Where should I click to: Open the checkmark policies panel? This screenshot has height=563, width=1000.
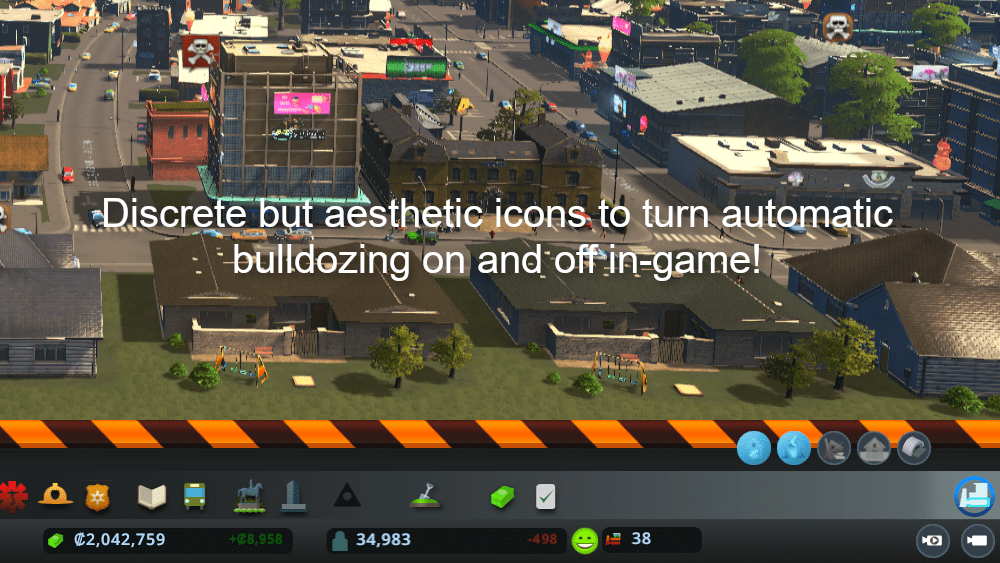tap(545, 496)
